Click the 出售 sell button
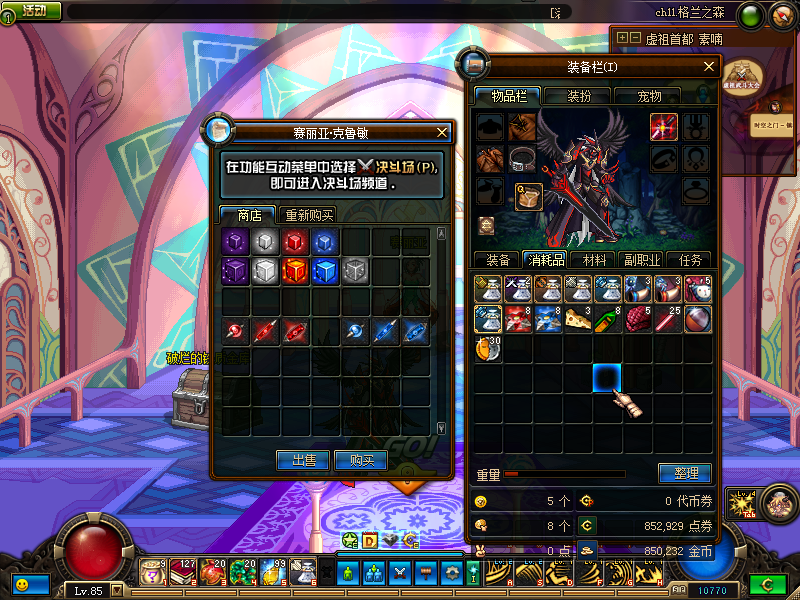This screenshot has height=600, width=800. [x=303, y=460]
